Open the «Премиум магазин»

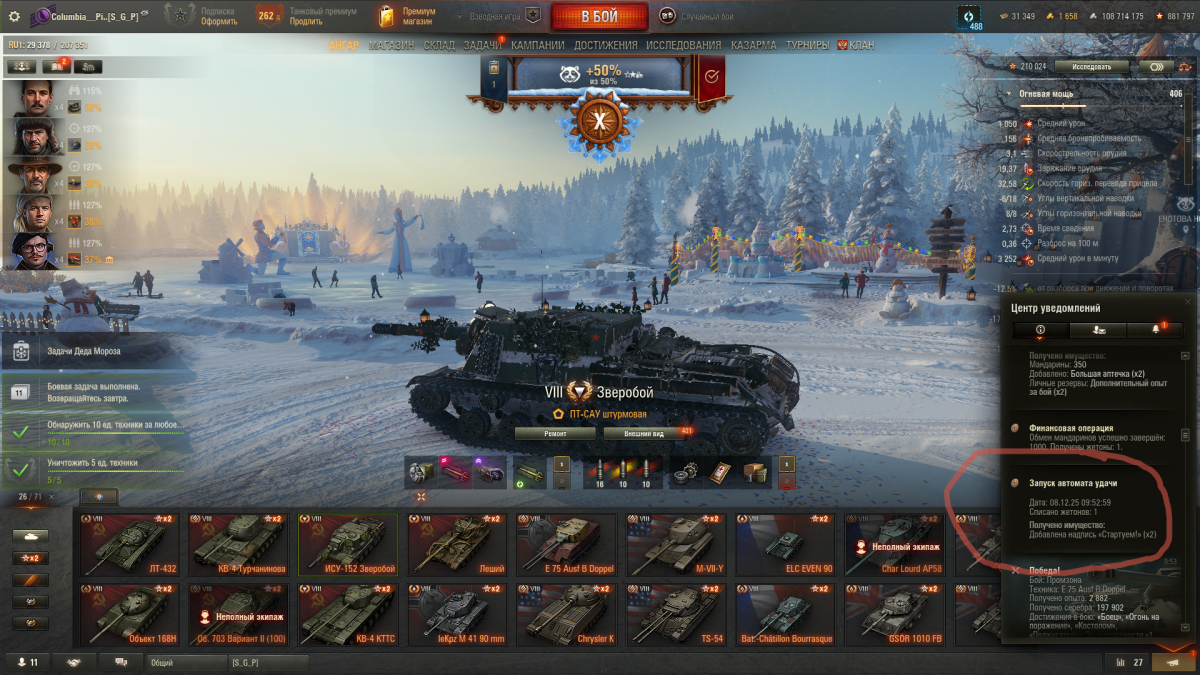408,17
